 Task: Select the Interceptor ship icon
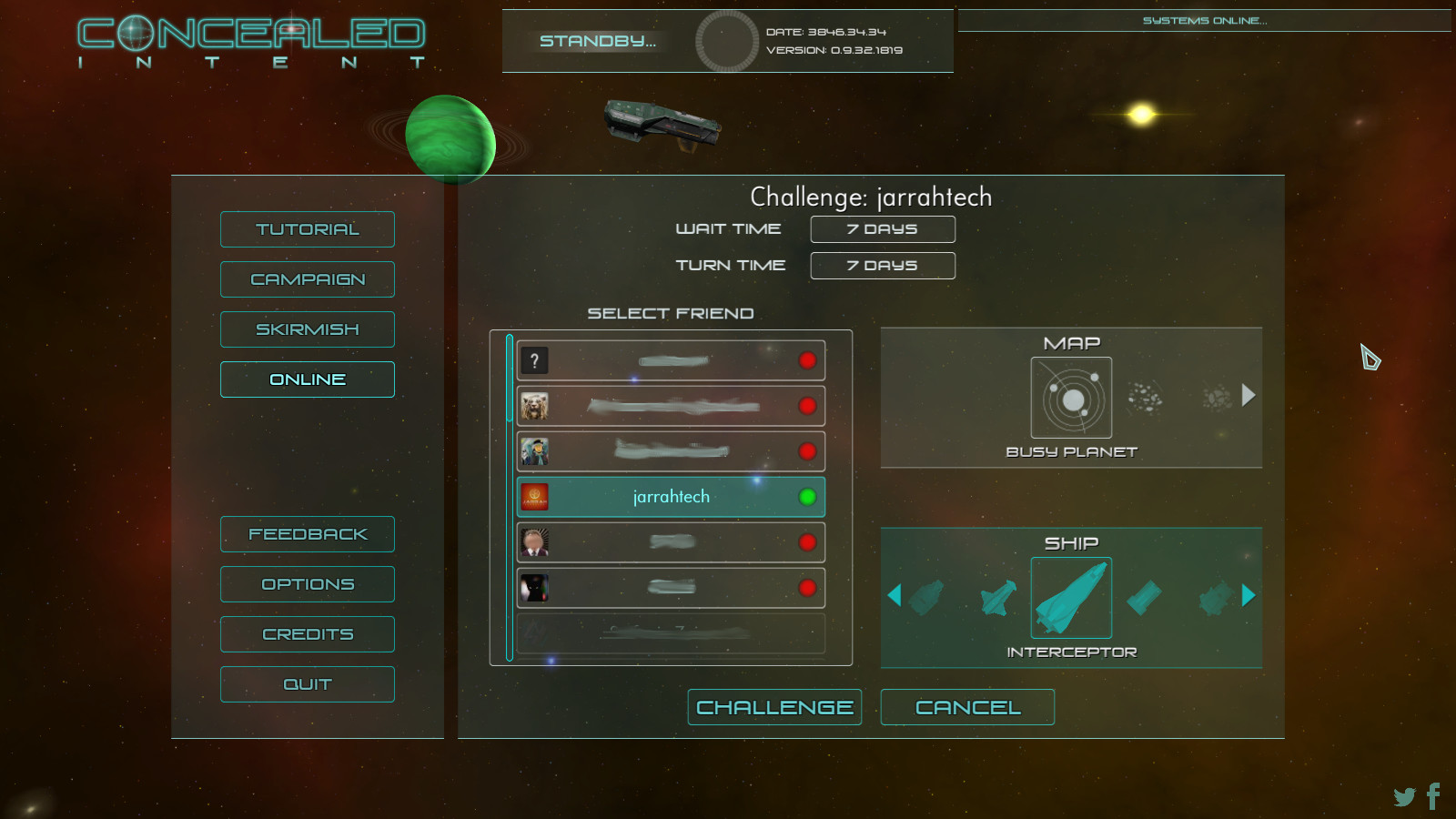[1070, 596]
